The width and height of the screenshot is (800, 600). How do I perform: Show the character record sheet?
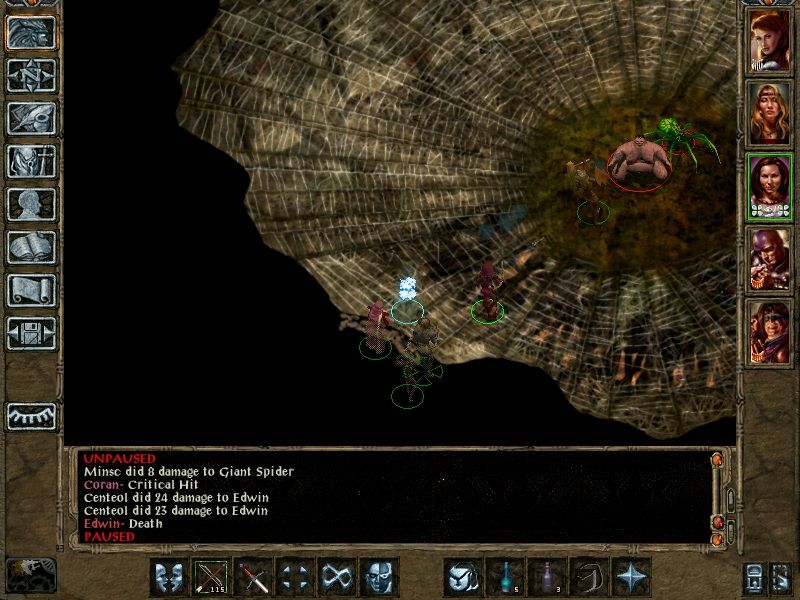[31, 204]
